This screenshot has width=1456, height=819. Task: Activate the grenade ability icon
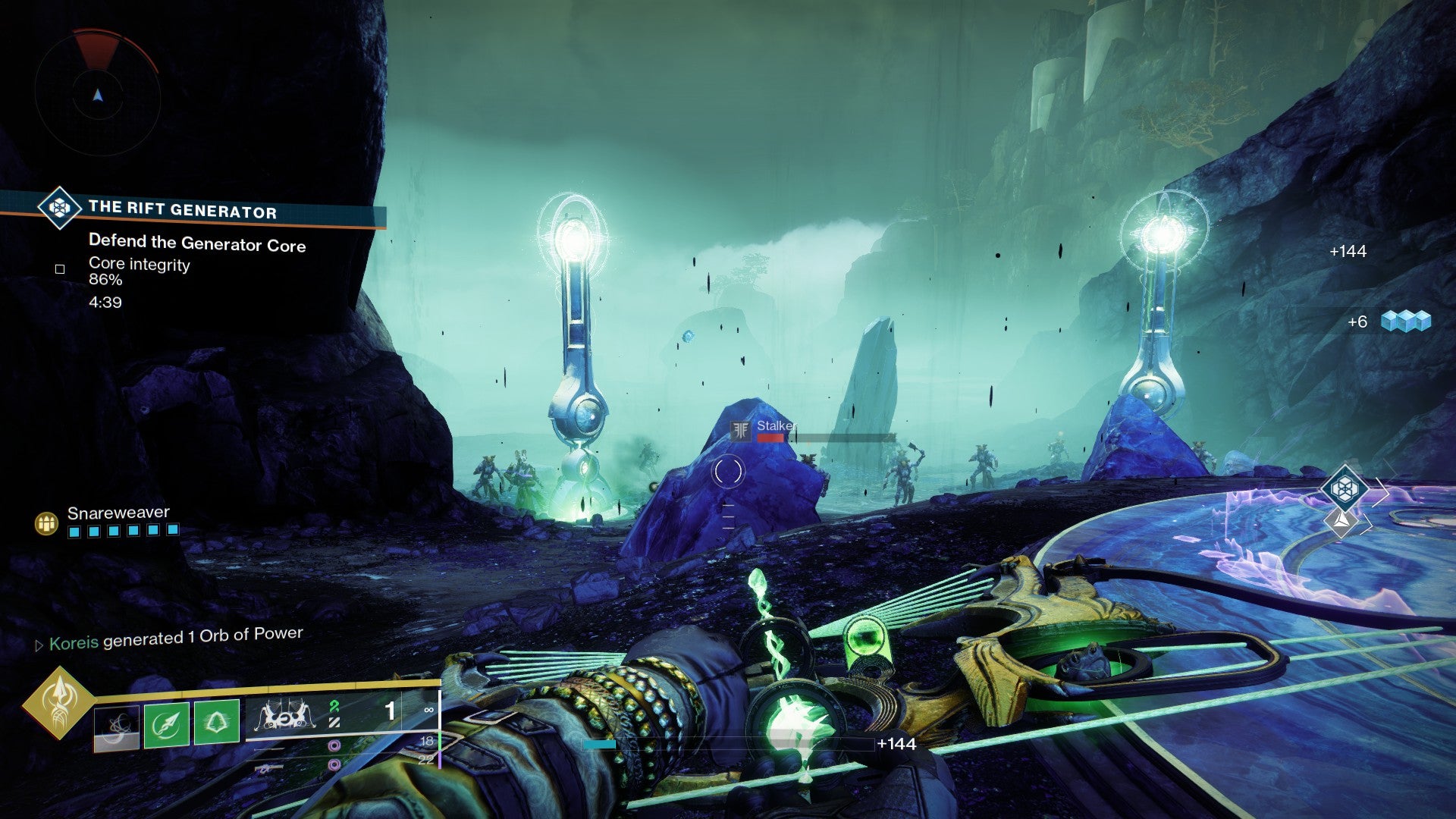click(x=117, y=728)
